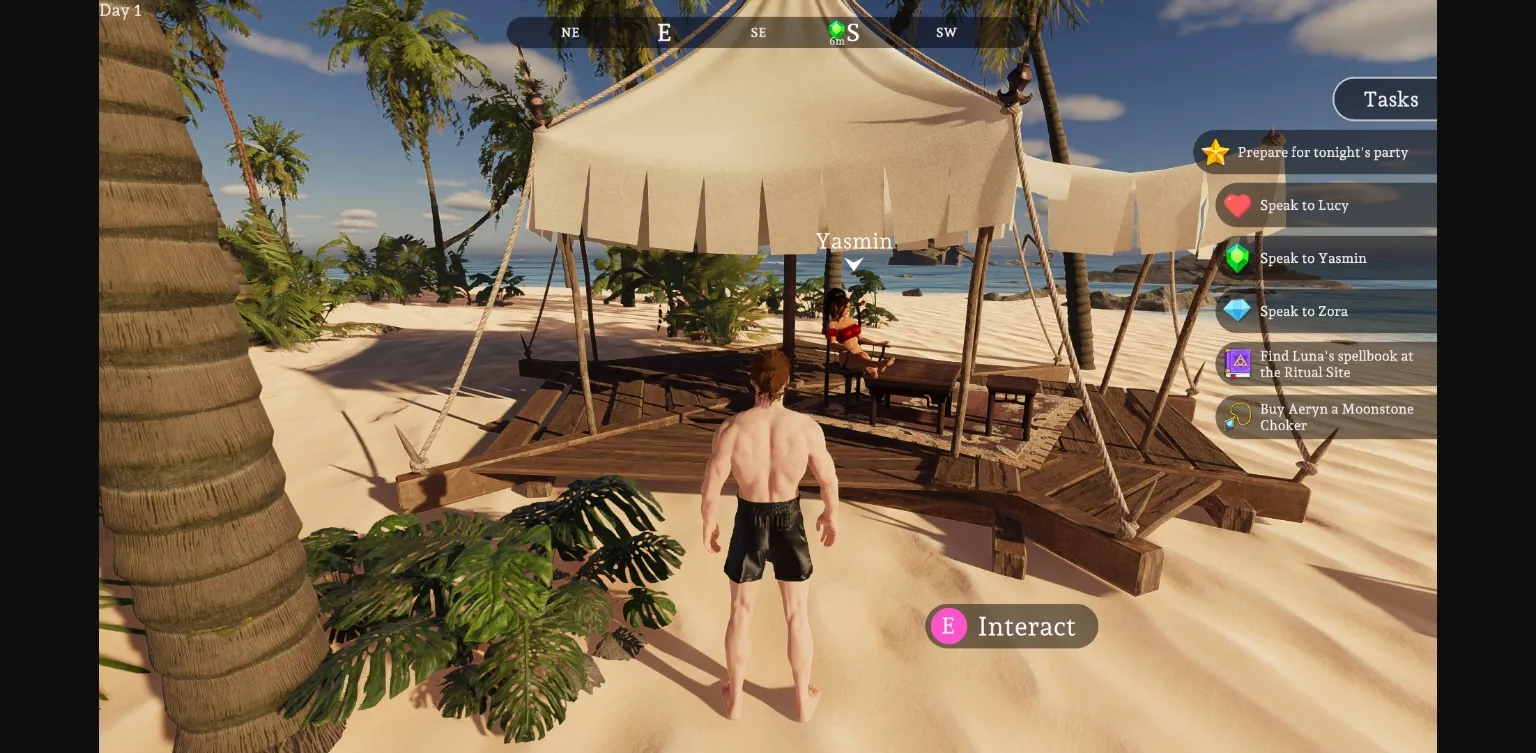The image size is (1536, 753).
Task: Click the purple spellbook icon for Luna's task
Action: (1237, 364)
